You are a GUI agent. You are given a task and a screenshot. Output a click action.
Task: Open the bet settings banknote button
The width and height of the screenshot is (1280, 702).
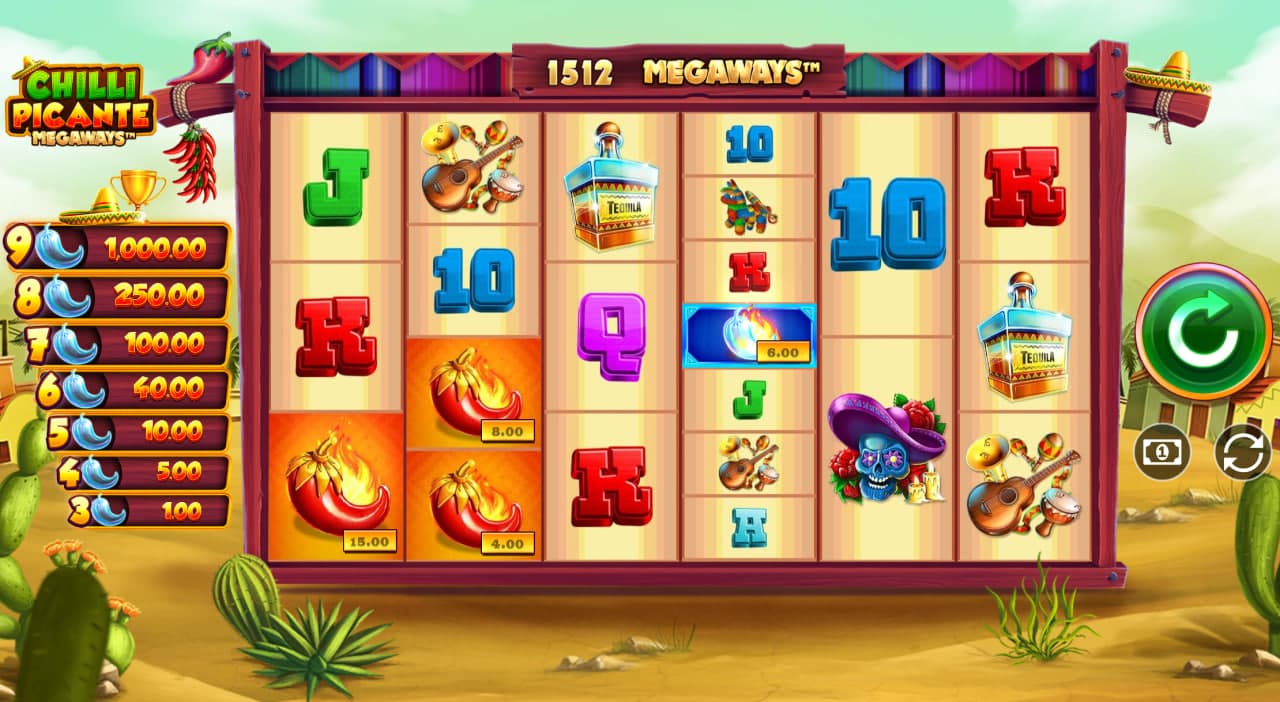(x=1162, y=452)
